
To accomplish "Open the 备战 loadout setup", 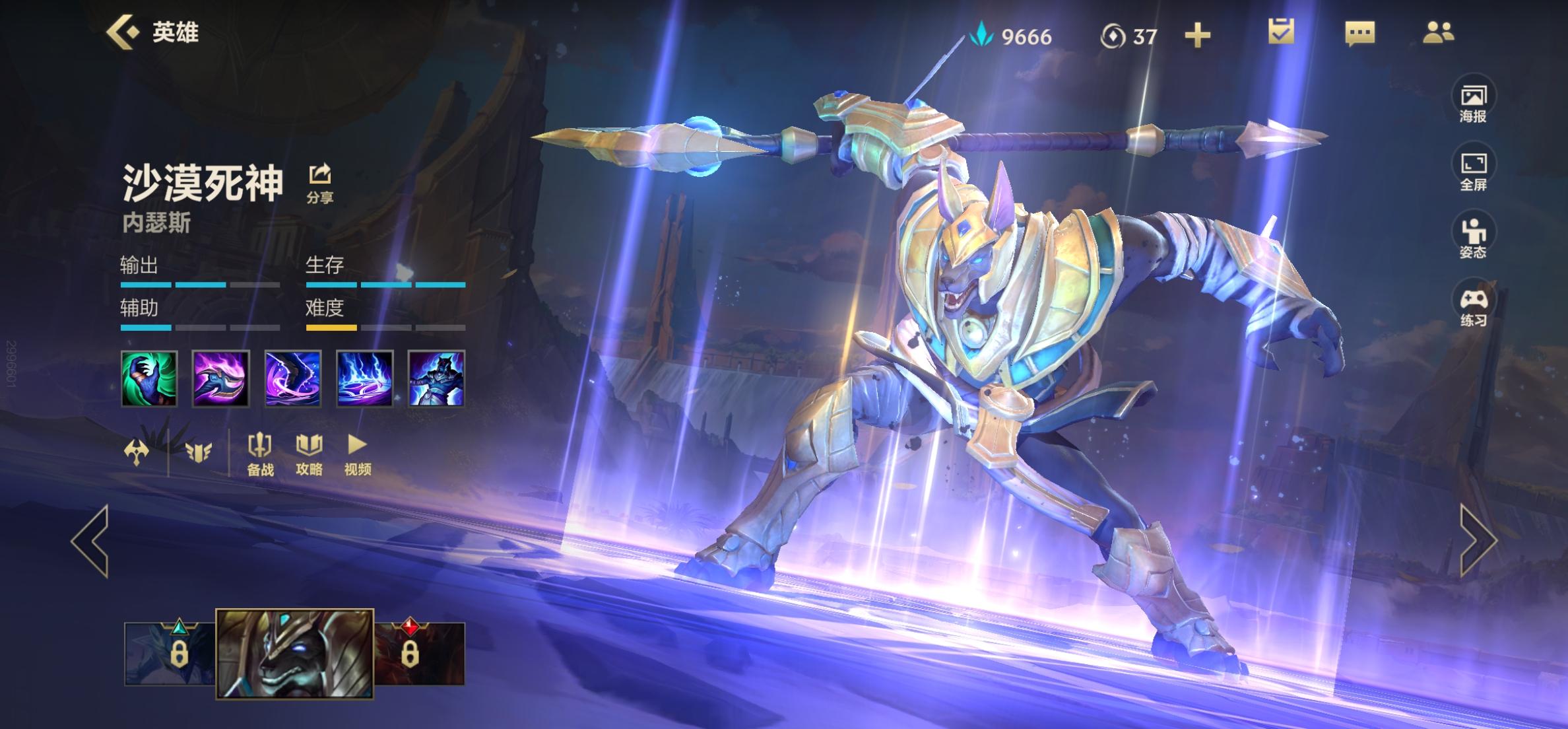I will click(x=260, y=454).
